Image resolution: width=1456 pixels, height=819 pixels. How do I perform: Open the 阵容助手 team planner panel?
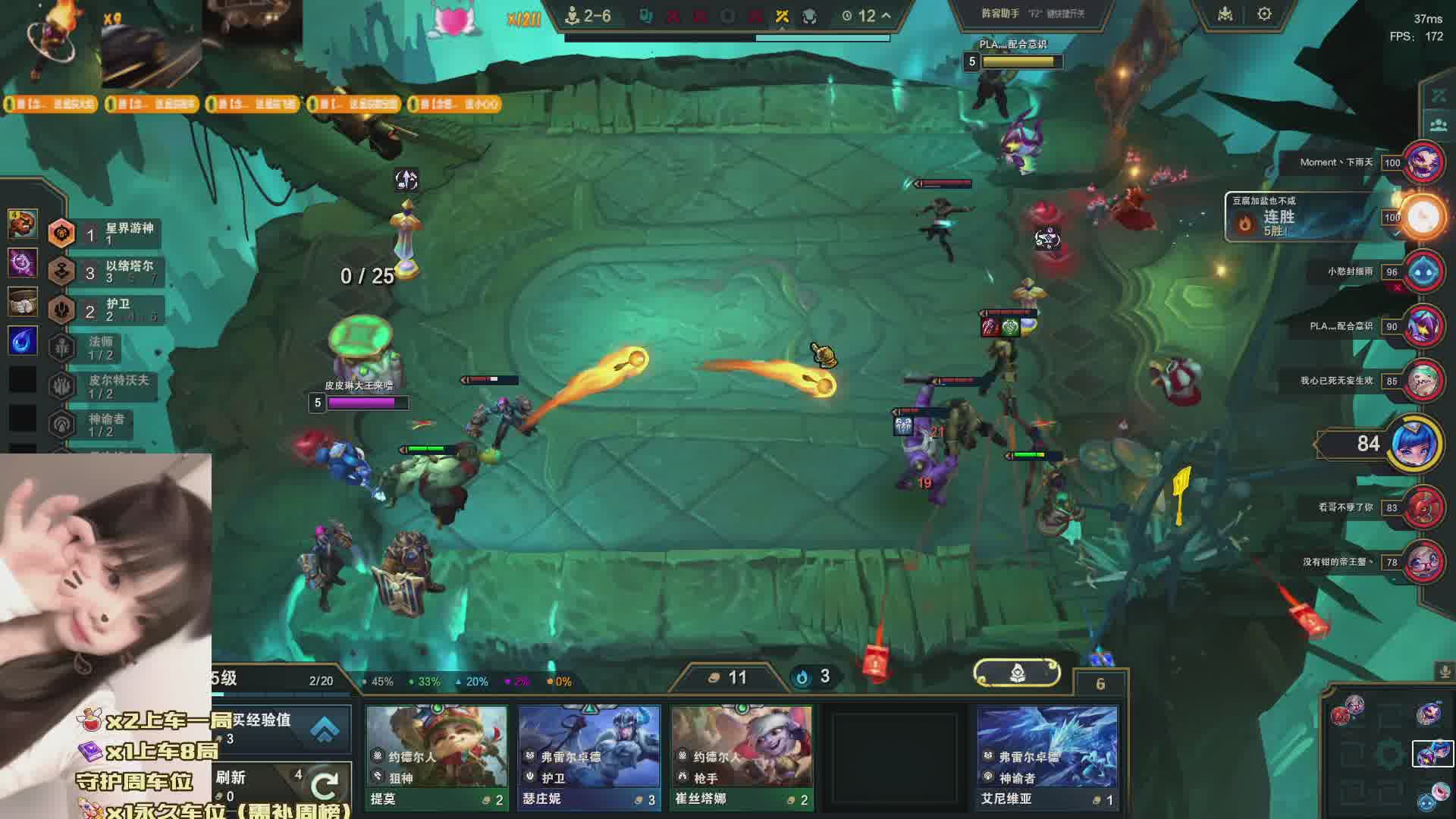point(1032,14)
